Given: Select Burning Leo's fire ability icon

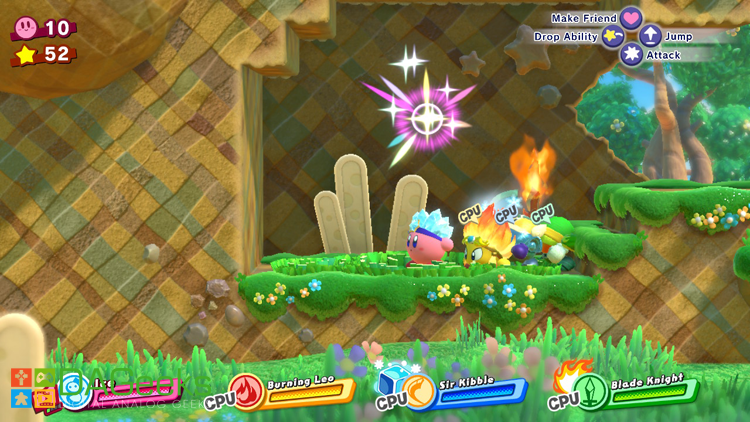Looking at the screenshot, I should tap(246, 390).
